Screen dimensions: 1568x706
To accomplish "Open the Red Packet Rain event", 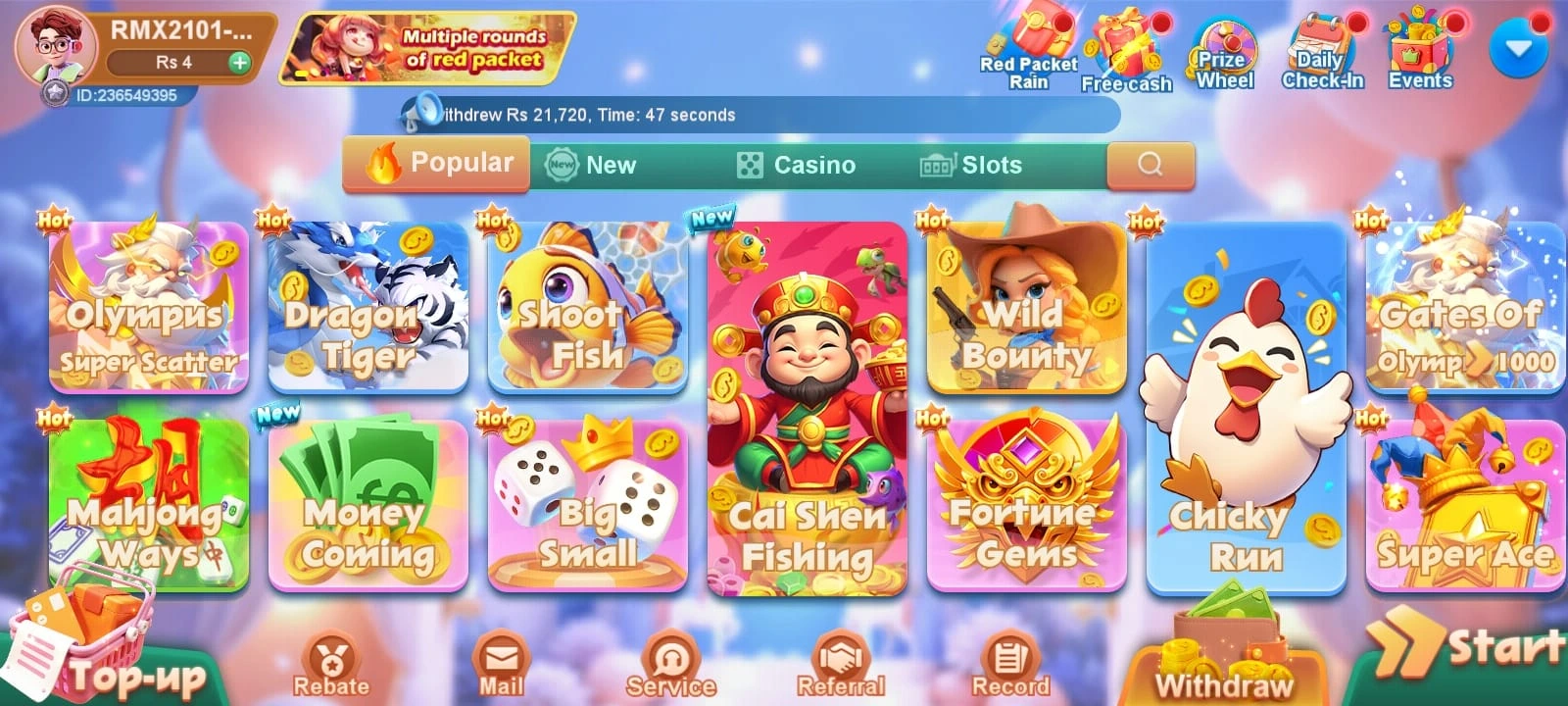I will point(1028,49).
